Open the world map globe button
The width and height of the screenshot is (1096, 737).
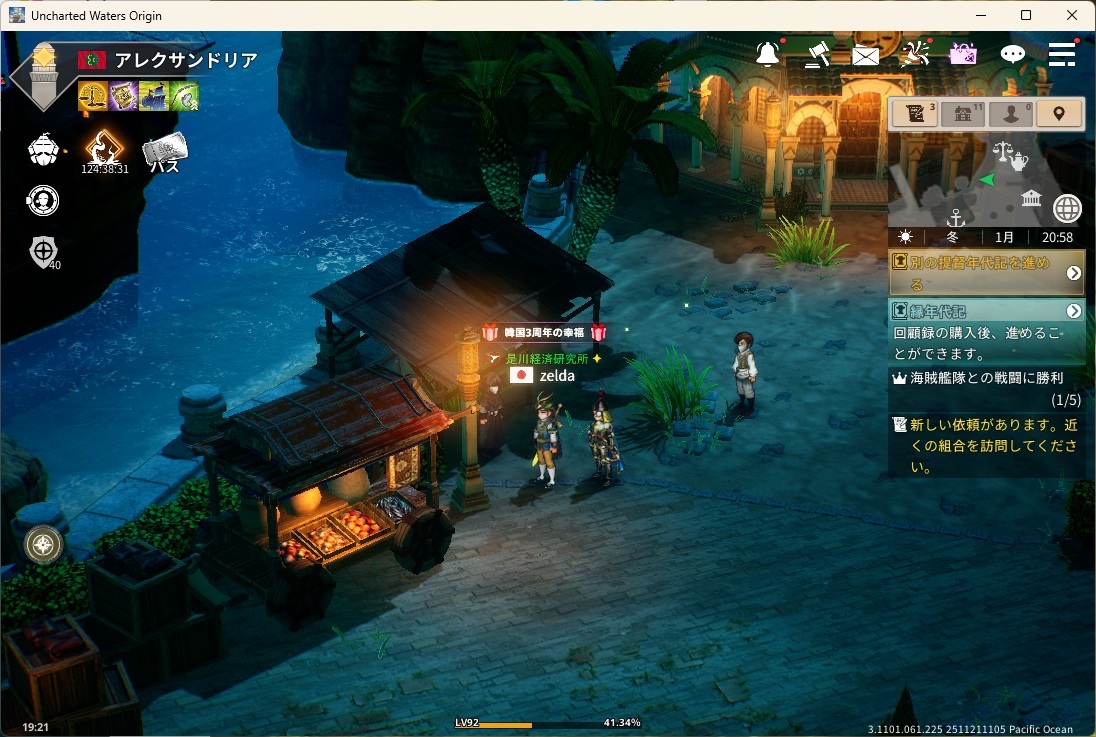1067,209
